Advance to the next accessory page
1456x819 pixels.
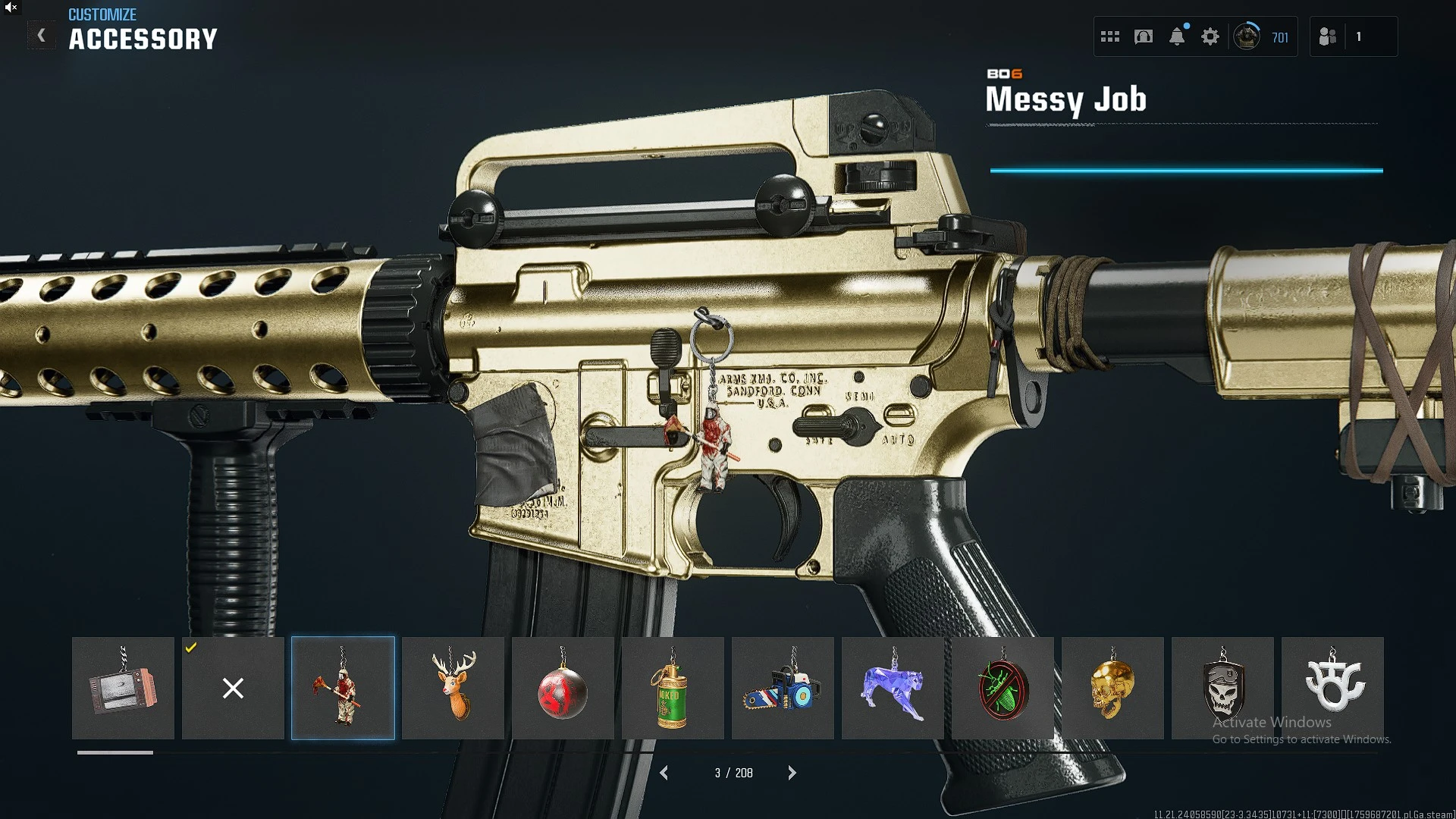pos(792,773)
